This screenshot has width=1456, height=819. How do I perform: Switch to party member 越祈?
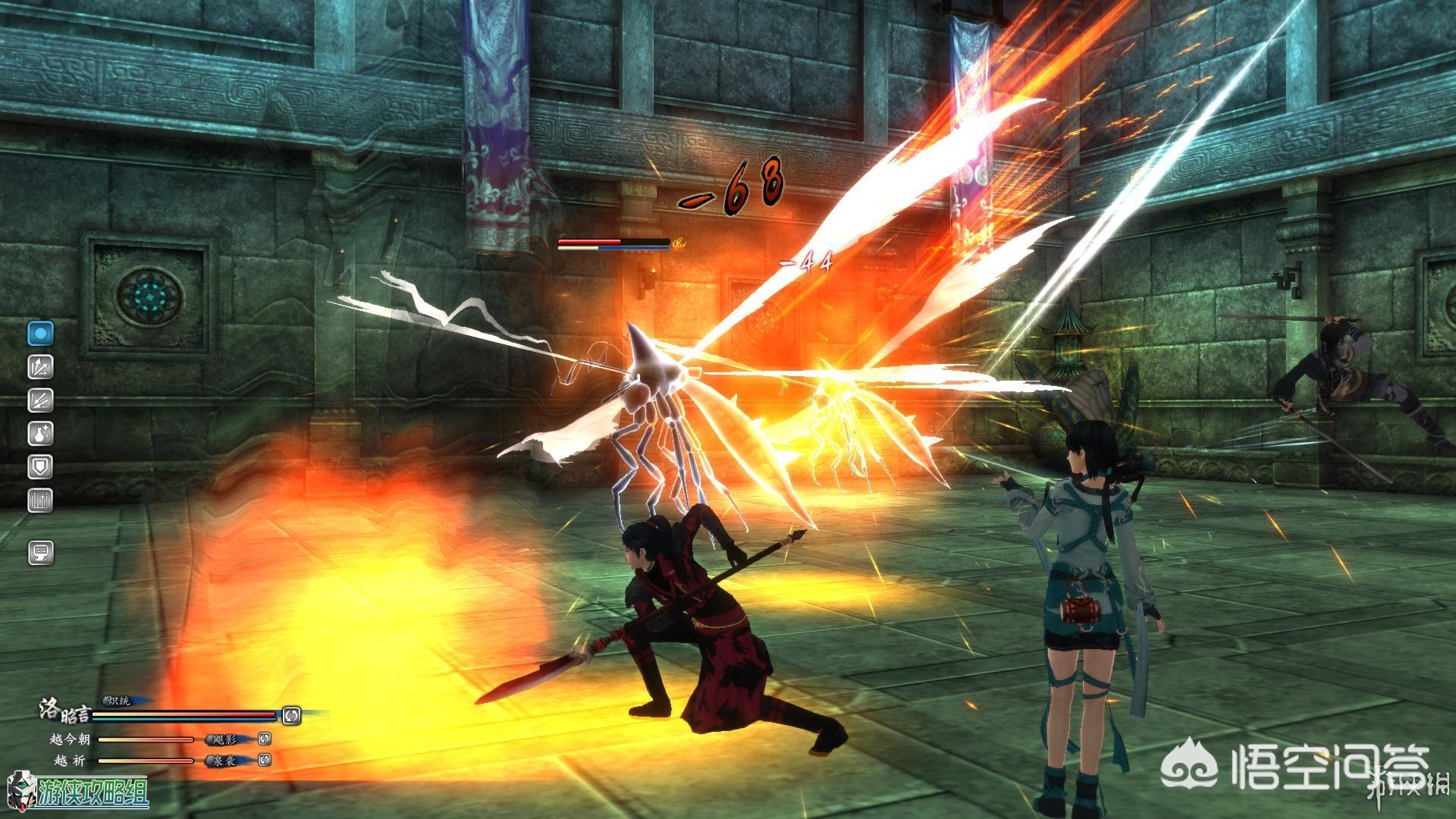coord(70,760)
